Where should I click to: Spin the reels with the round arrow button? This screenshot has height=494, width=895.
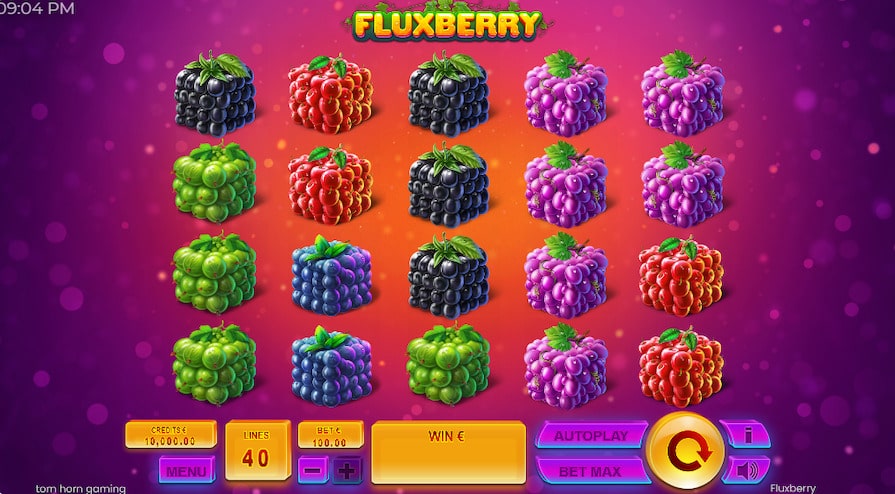coord(685,451)
